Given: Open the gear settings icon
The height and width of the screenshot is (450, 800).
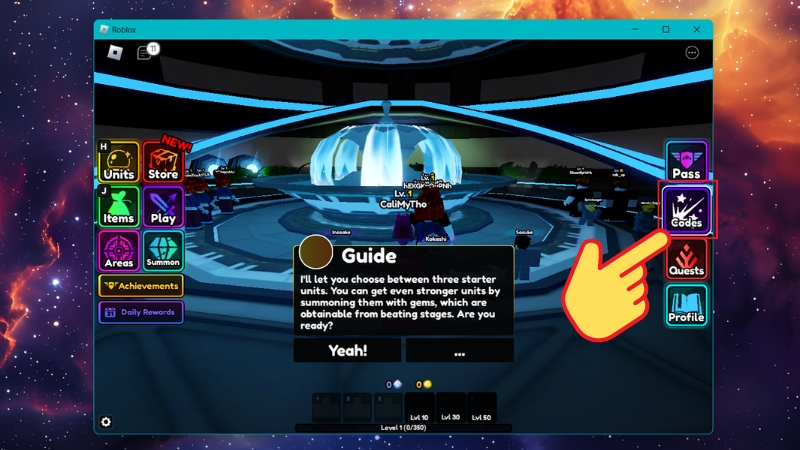Looking at the screenshot, I should (x=107, y=422).
